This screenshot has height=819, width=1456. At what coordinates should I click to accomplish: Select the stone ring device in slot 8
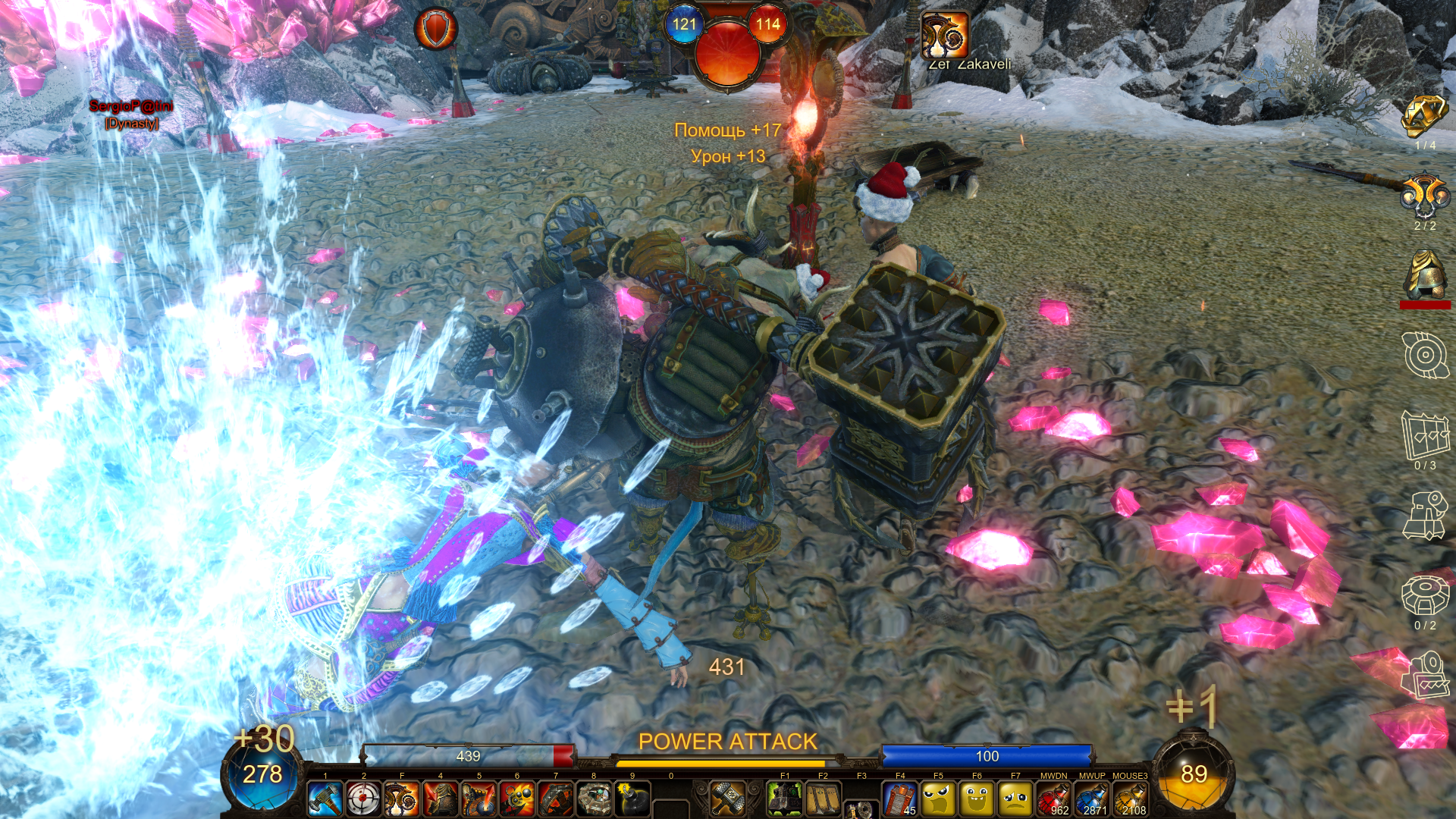click(594, 799)
